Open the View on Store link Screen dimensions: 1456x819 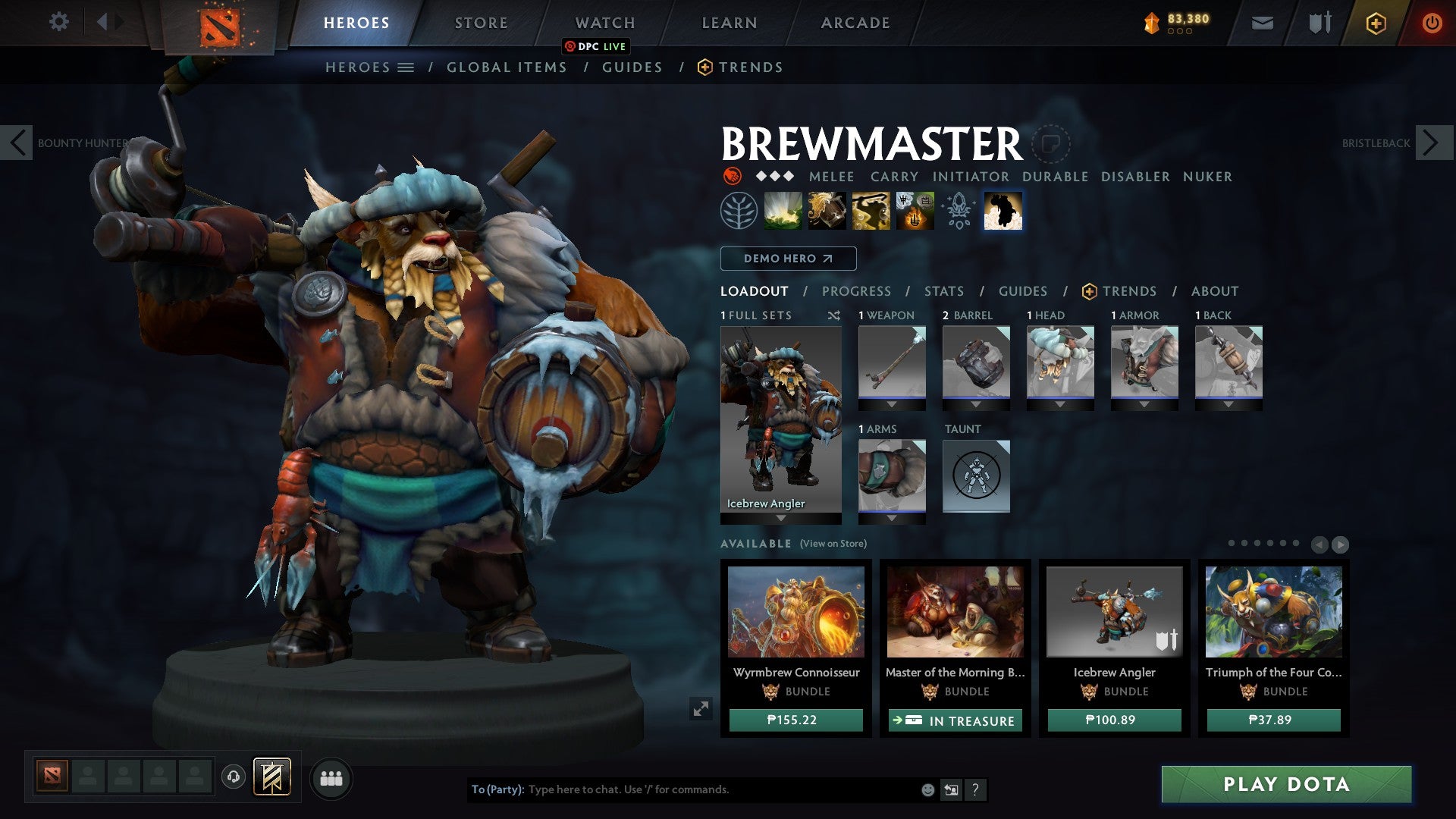pos(834,544)
